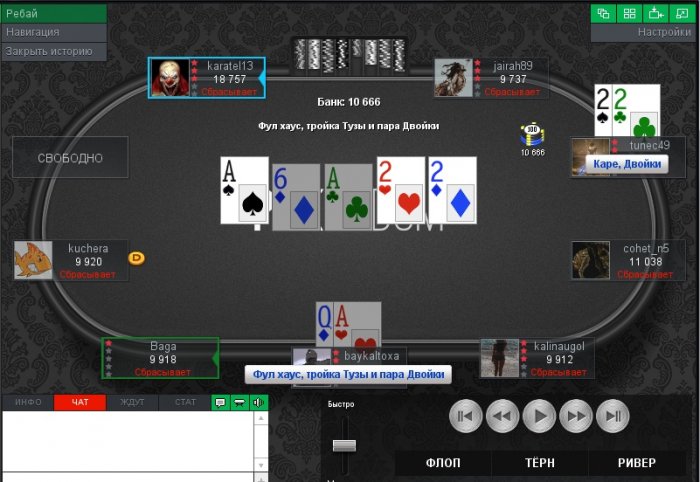
Task: Play the hand replay
Action: [x=540, y=415]
